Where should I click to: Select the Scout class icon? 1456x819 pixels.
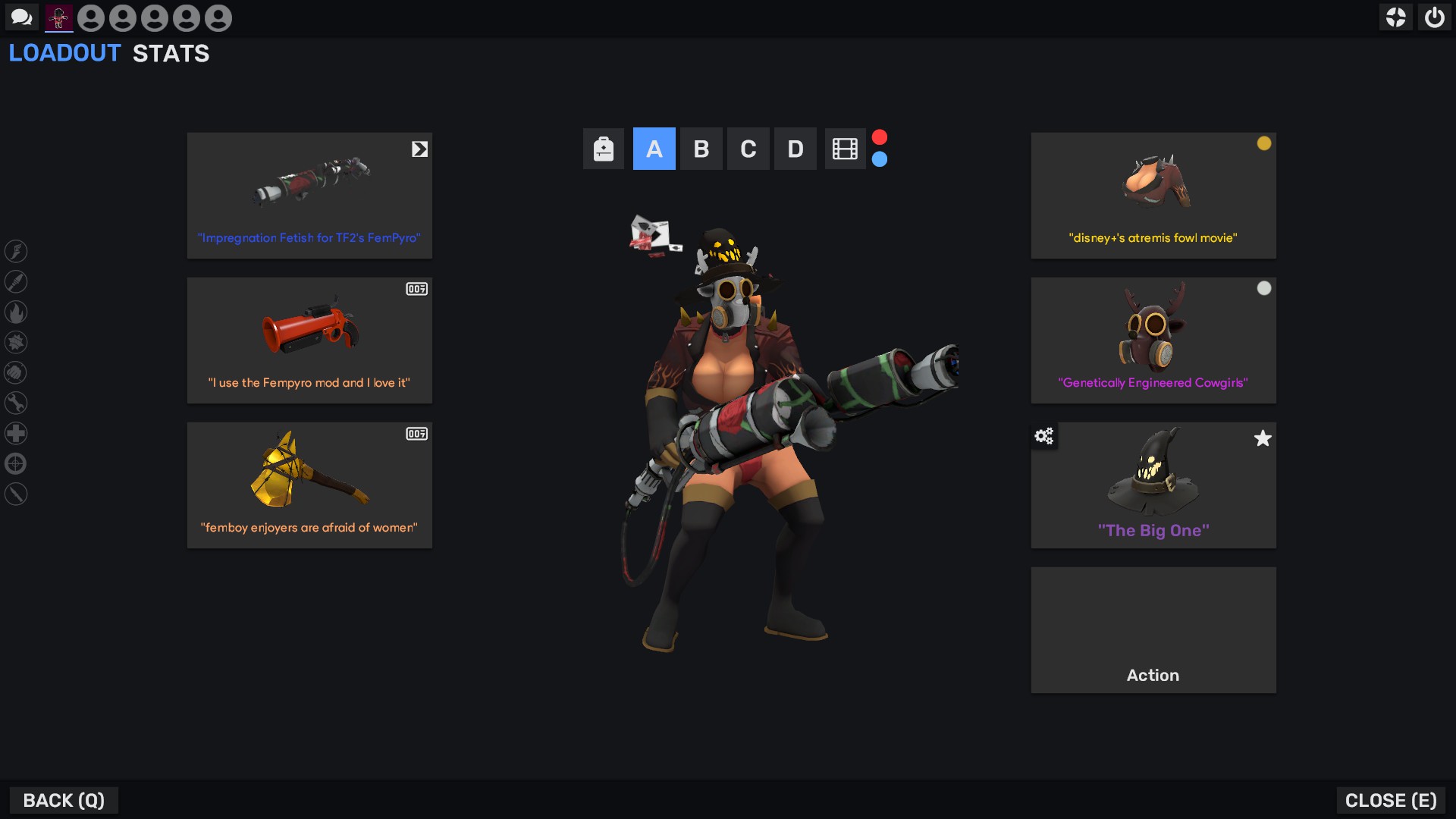(x=17, y=252)
